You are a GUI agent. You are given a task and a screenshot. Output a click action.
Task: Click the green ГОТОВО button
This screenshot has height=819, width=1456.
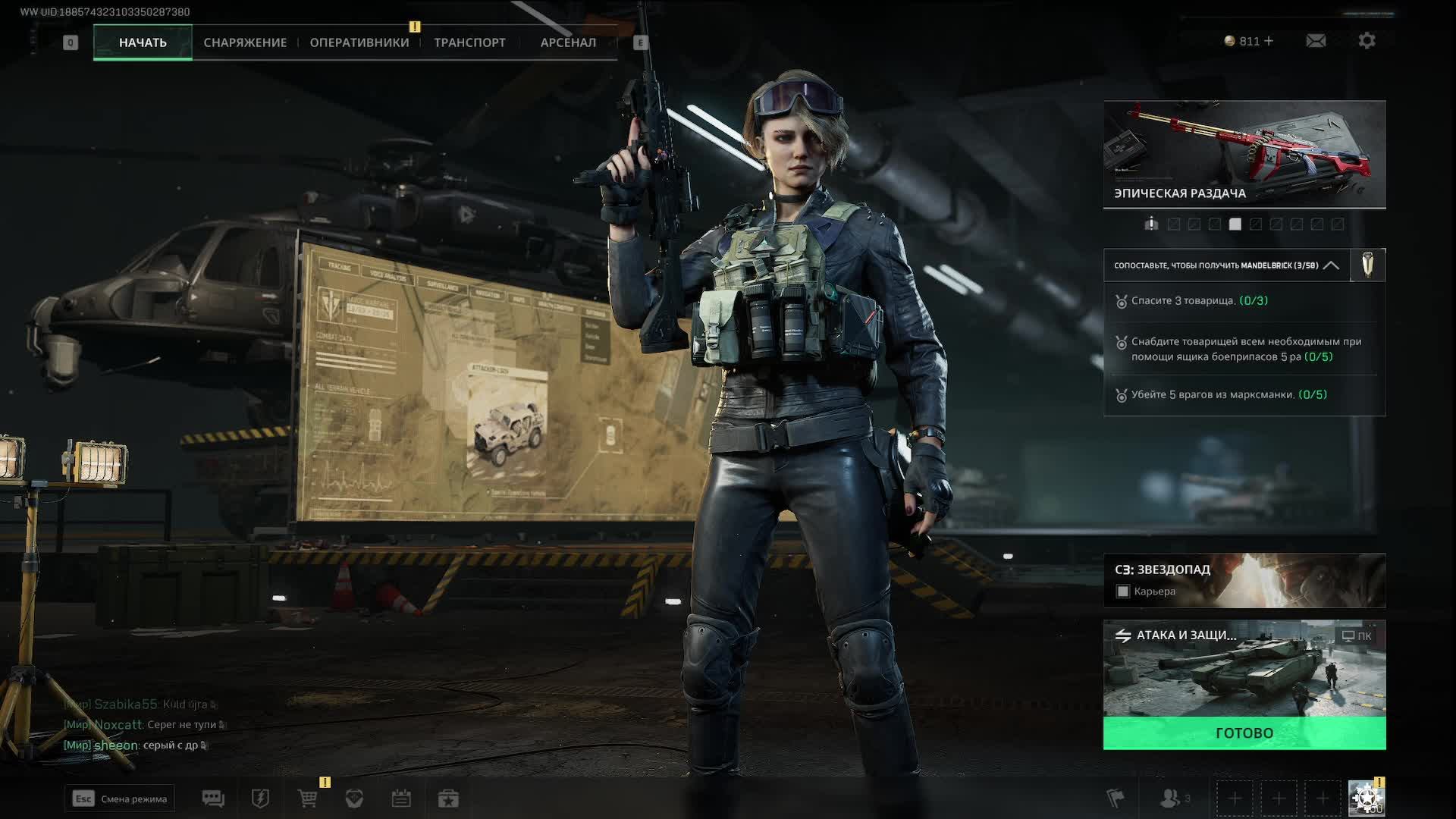[x=1244, y=733]
